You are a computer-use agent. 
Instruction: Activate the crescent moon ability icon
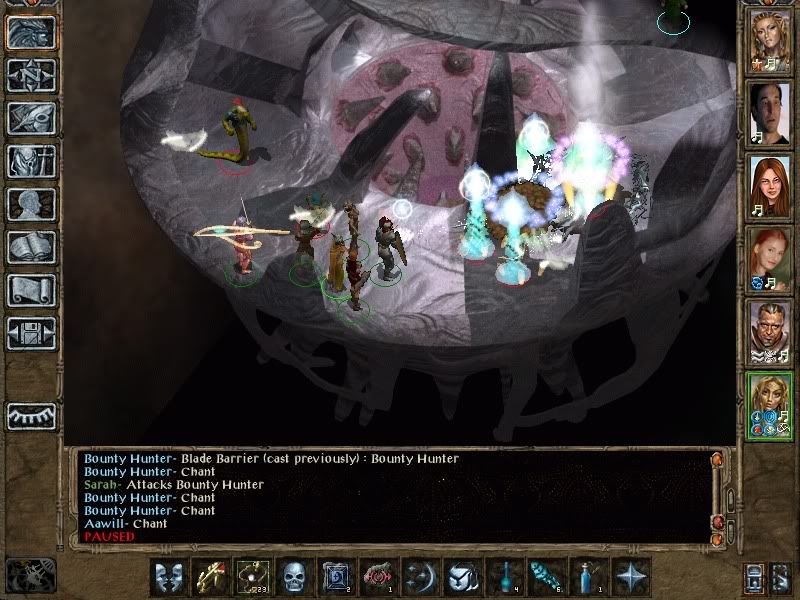[x=420, y=576]
